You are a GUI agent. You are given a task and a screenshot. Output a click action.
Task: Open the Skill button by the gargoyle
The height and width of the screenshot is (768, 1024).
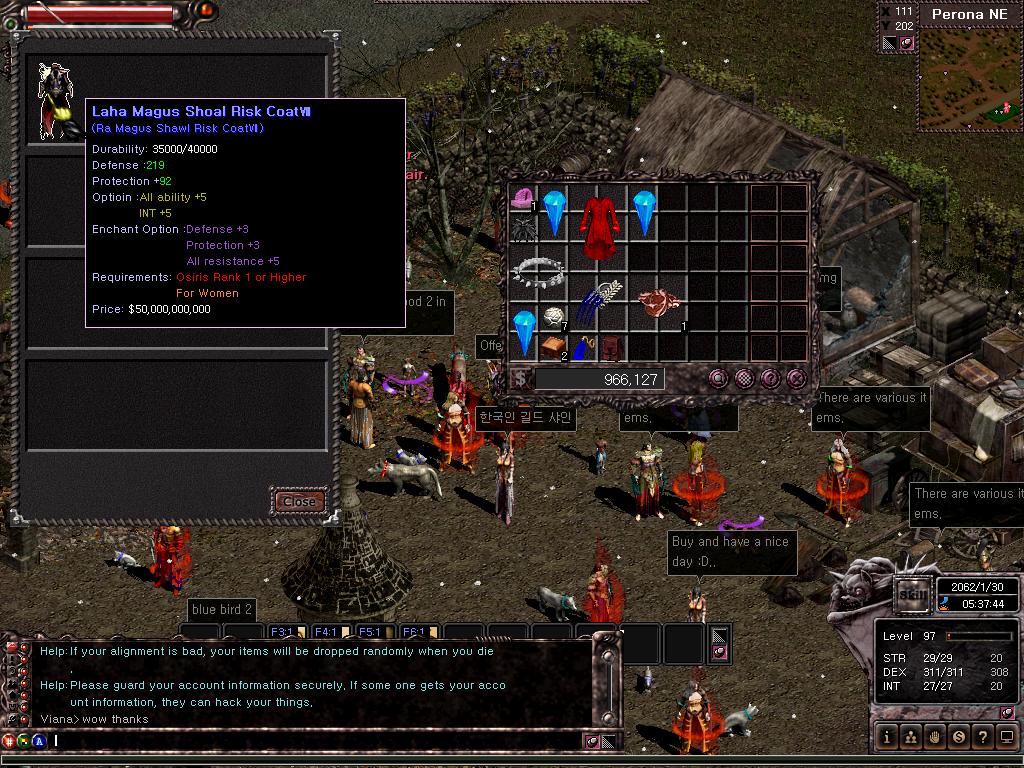click(x=911, y=593)
